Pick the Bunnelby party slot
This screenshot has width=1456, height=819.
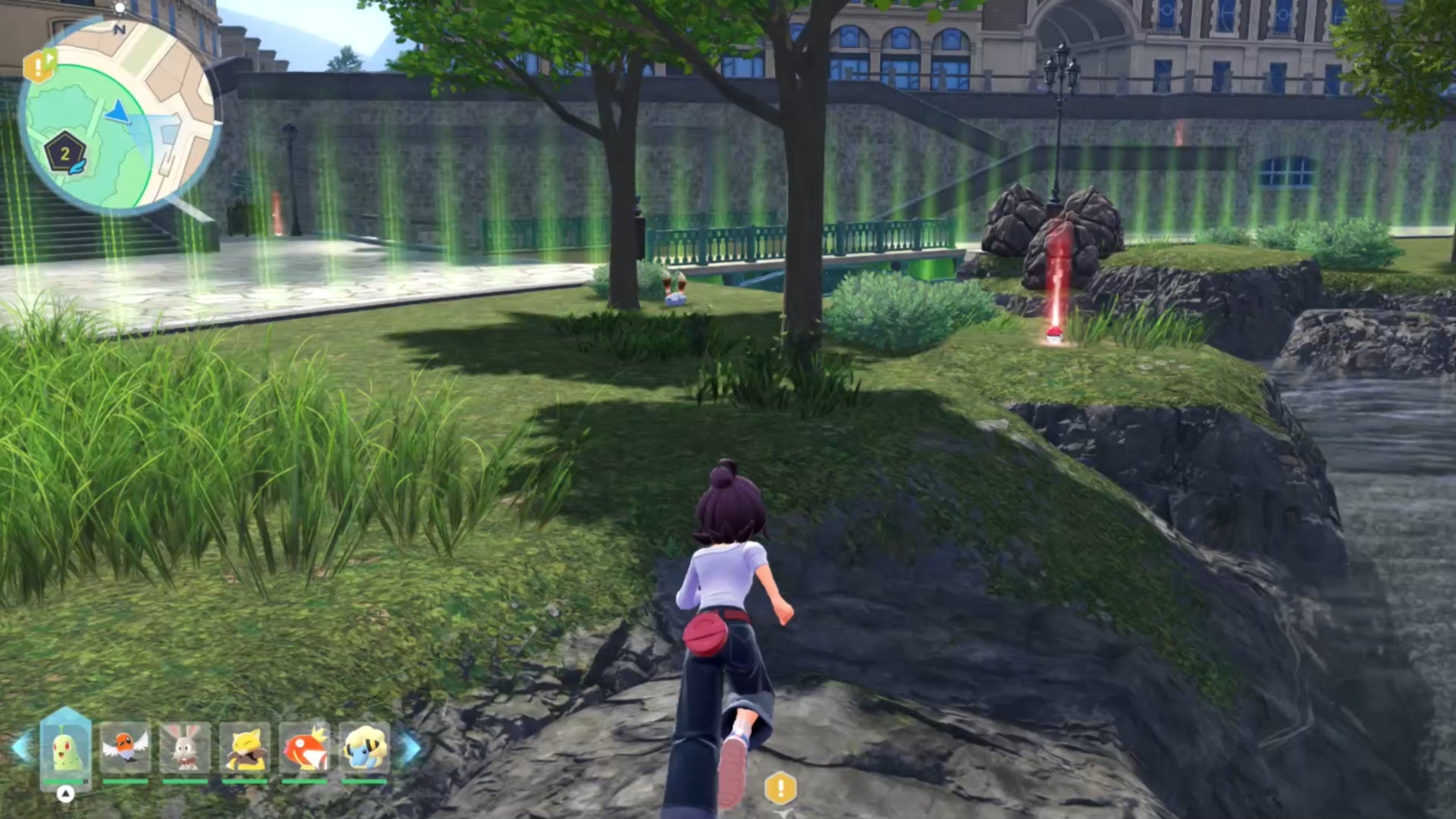tap(185, 748)
